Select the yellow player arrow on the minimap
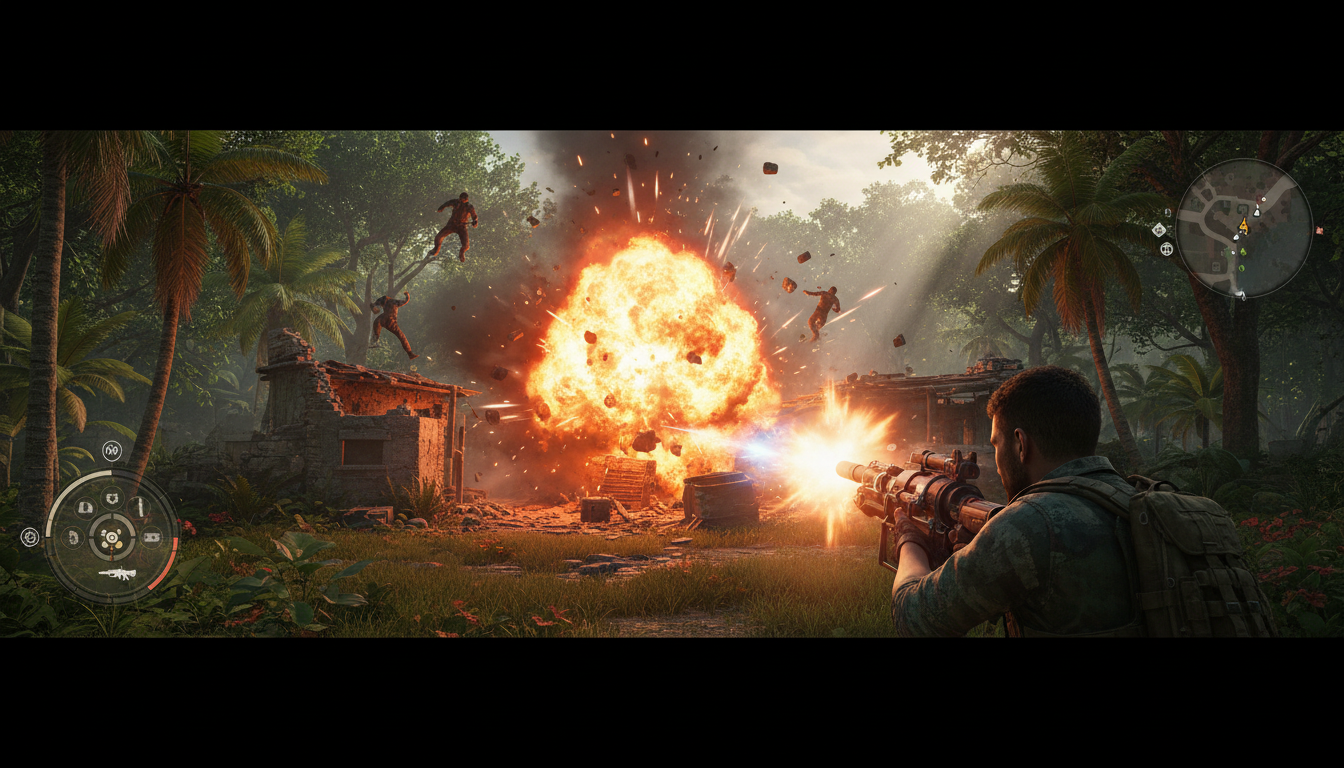Screen dimensions: 1344x768 pyautogui.click(x=1243, y=226)
